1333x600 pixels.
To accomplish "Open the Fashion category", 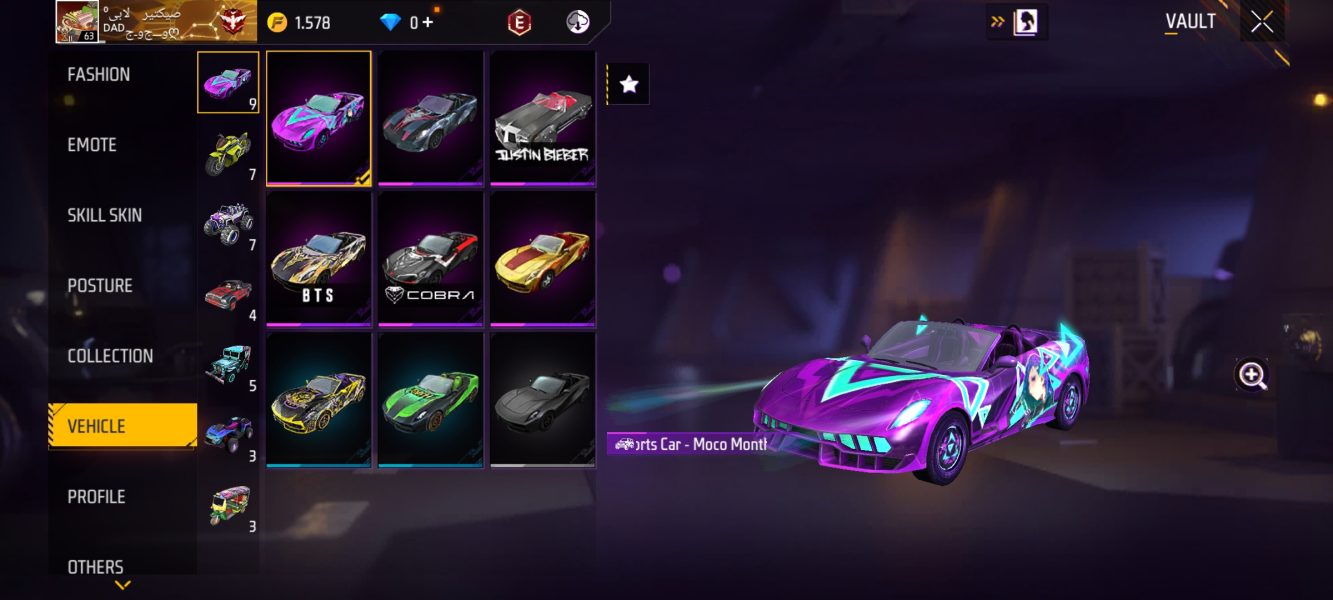I will click(x=99, y=75).
